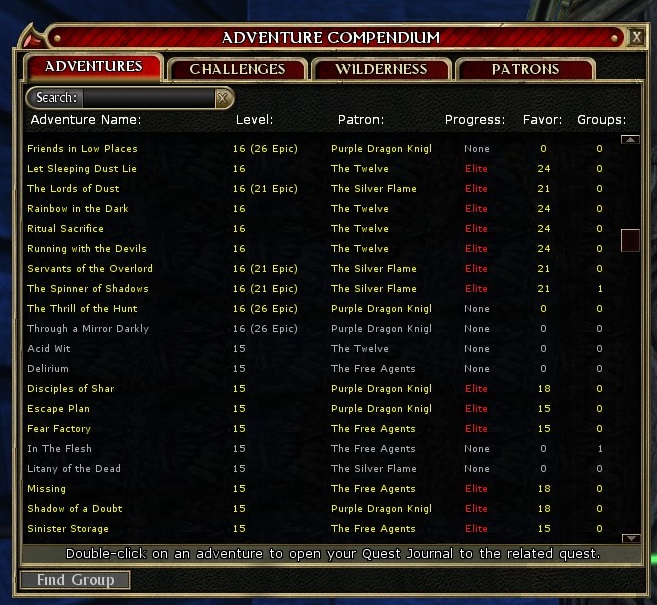Choose the Litany of the Dead adventure
This screenshot has width=657, height=605.
74,469
